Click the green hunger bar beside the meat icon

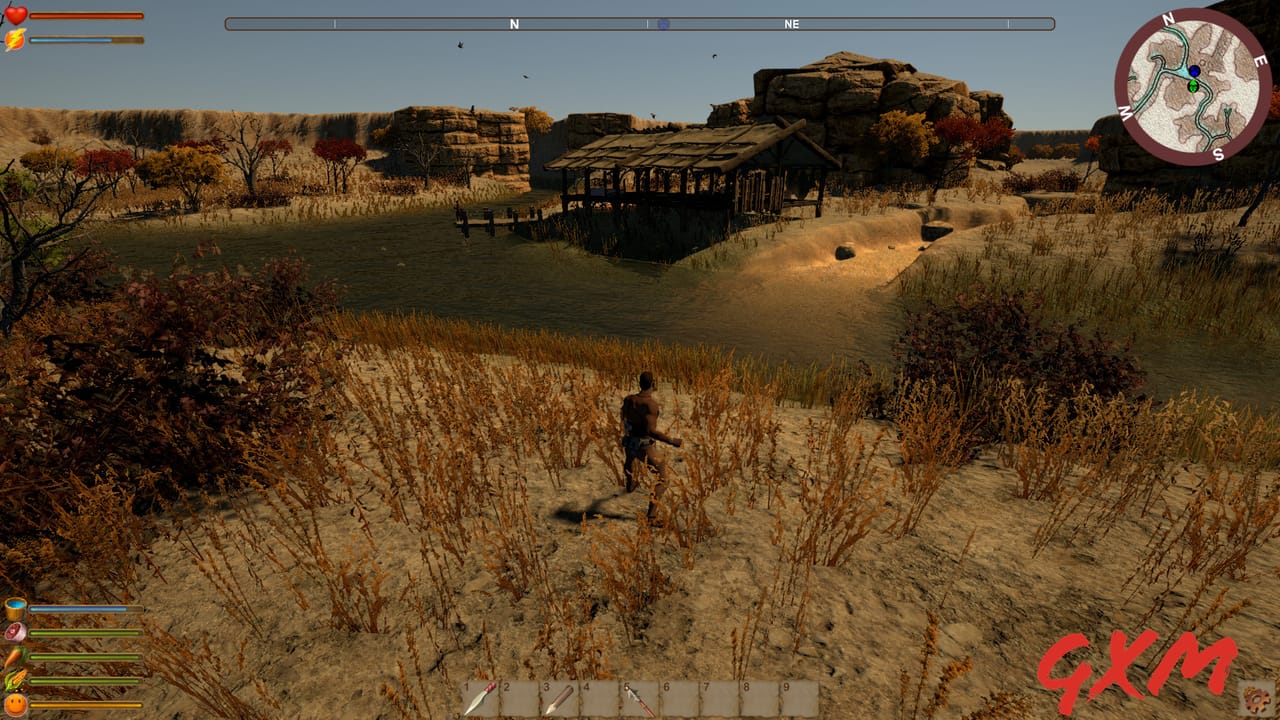[x=85, y=633]
